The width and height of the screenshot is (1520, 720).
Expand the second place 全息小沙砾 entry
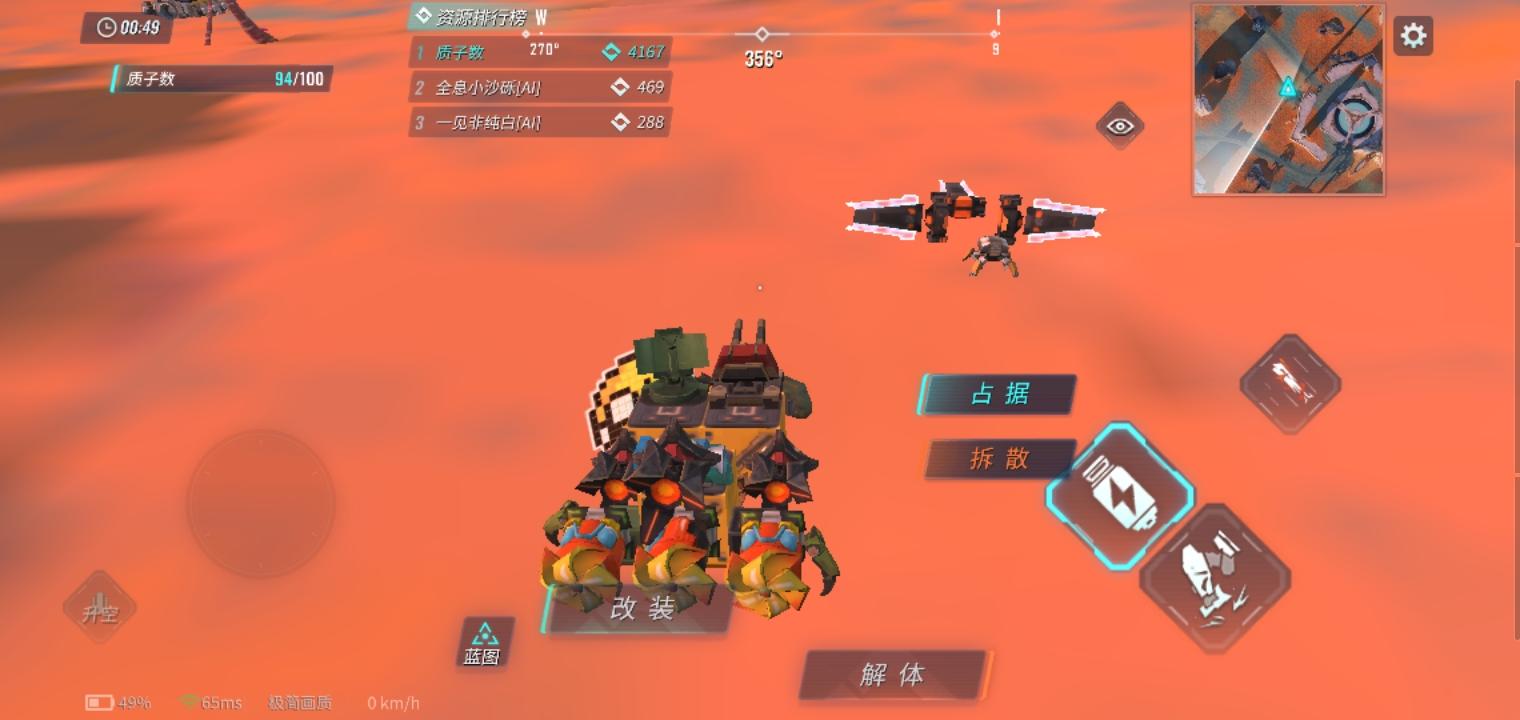click(540, 87)
